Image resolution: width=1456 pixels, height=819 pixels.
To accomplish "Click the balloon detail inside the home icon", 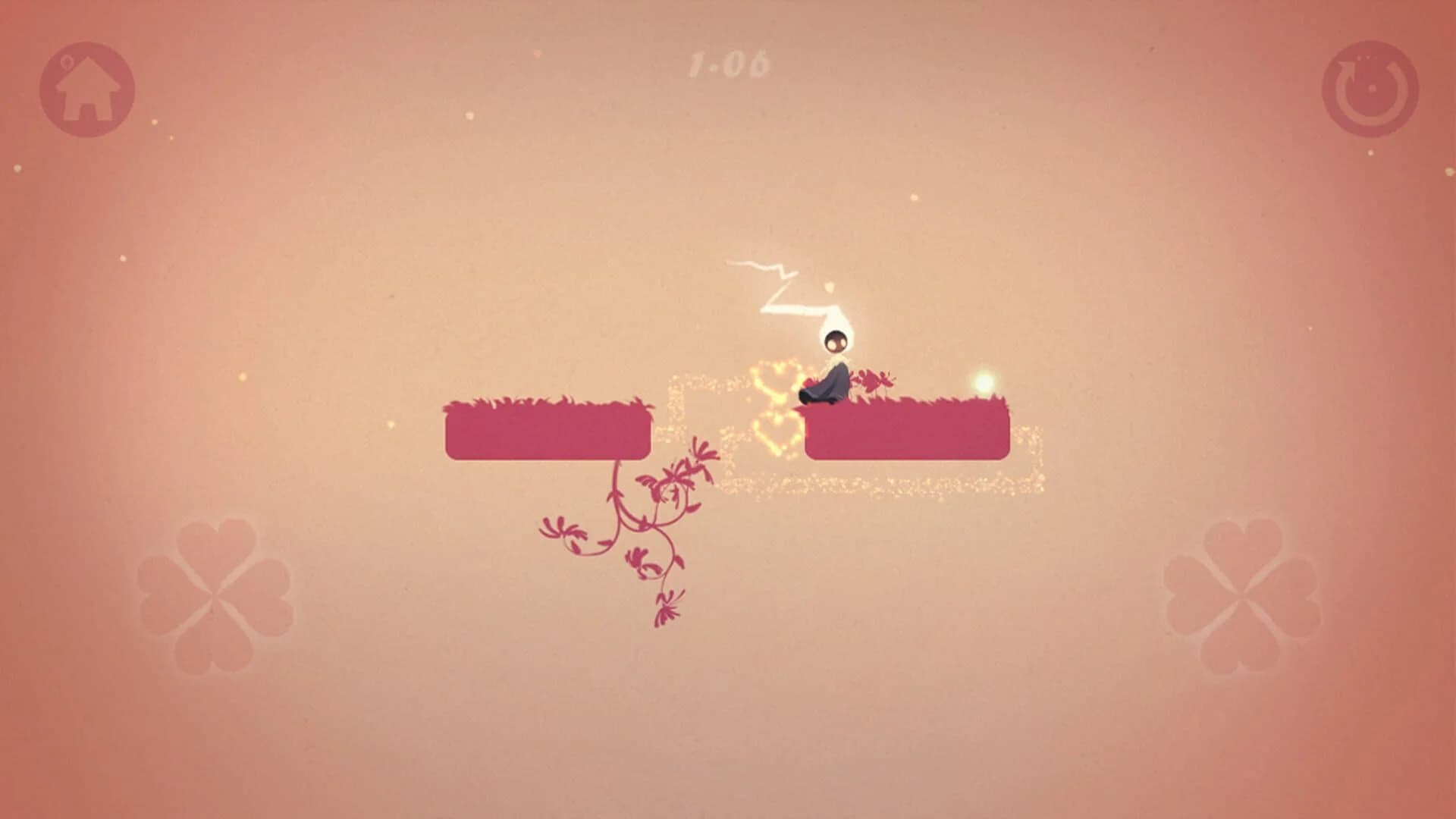I will pyautogui.click(x=67, y=61).
